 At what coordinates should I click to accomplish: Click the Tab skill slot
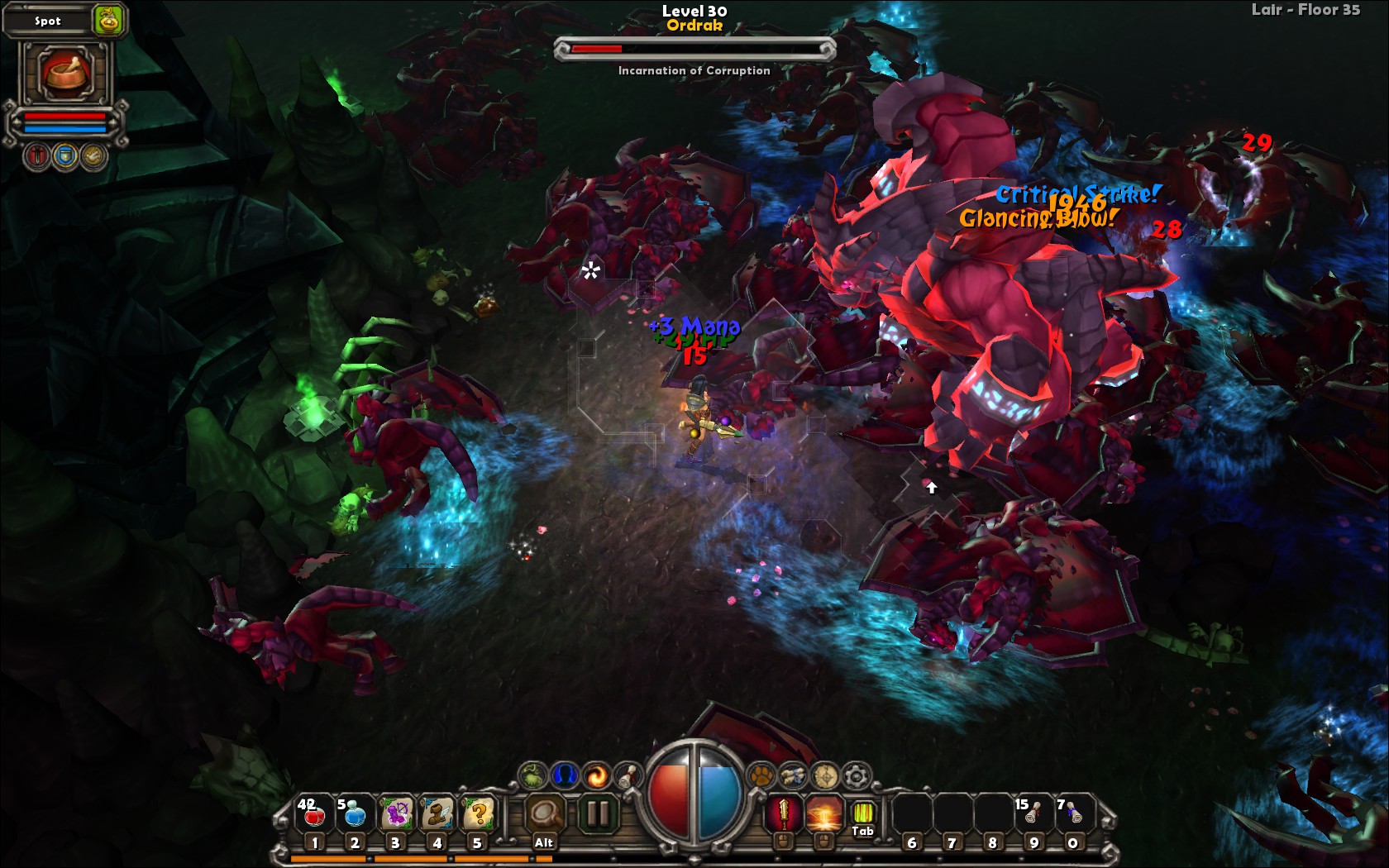pyautogui.click(x=862, y=813)
